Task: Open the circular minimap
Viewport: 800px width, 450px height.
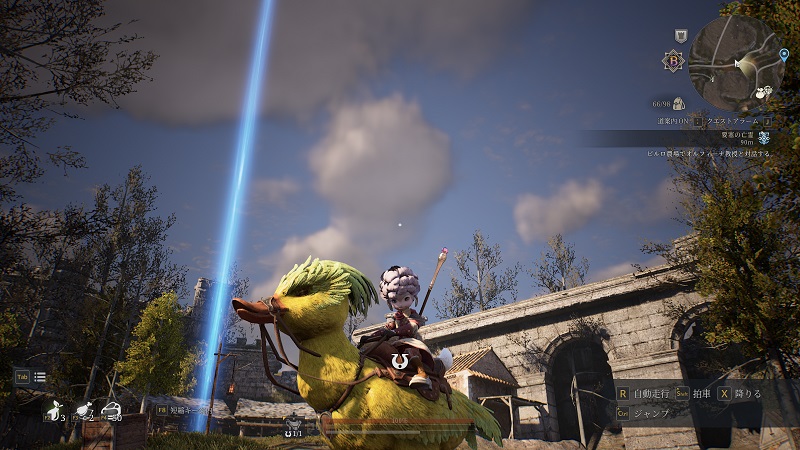Action: (x=734, y=63)
